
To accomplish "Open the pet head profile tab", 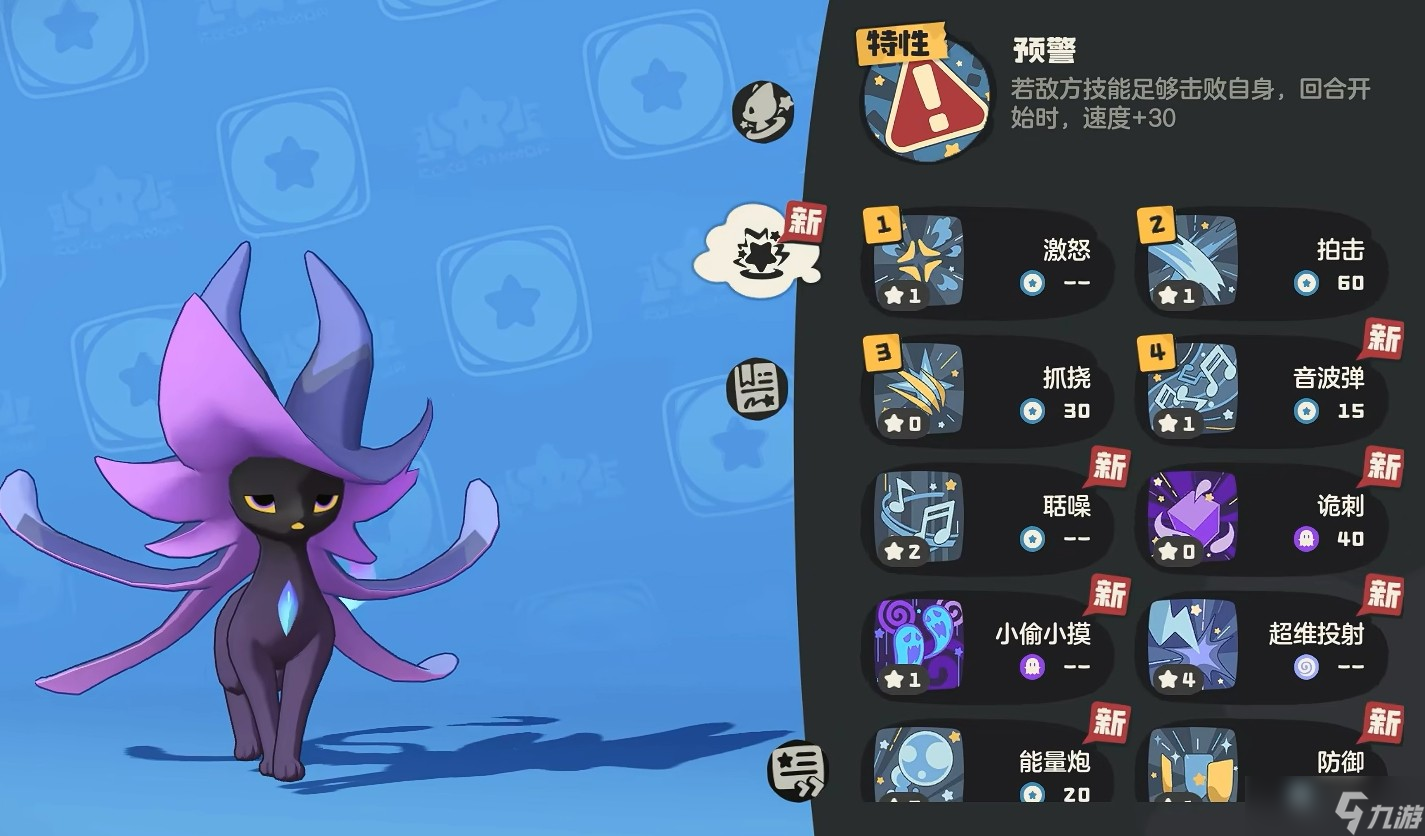I will tap(762, 110).
